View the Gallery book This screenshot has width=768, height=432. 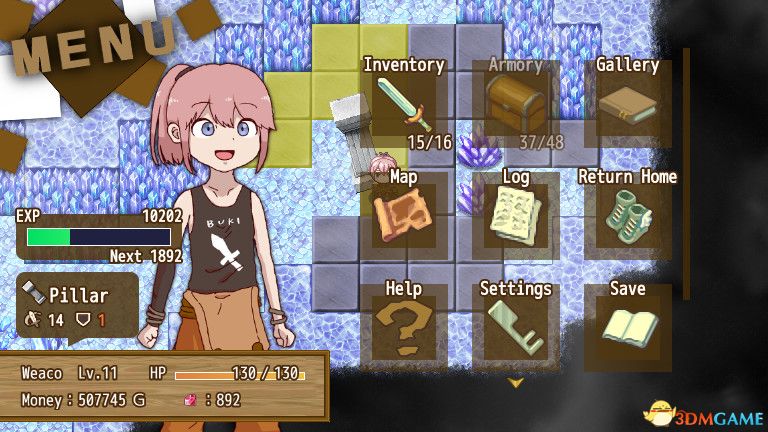pos(627,106)
